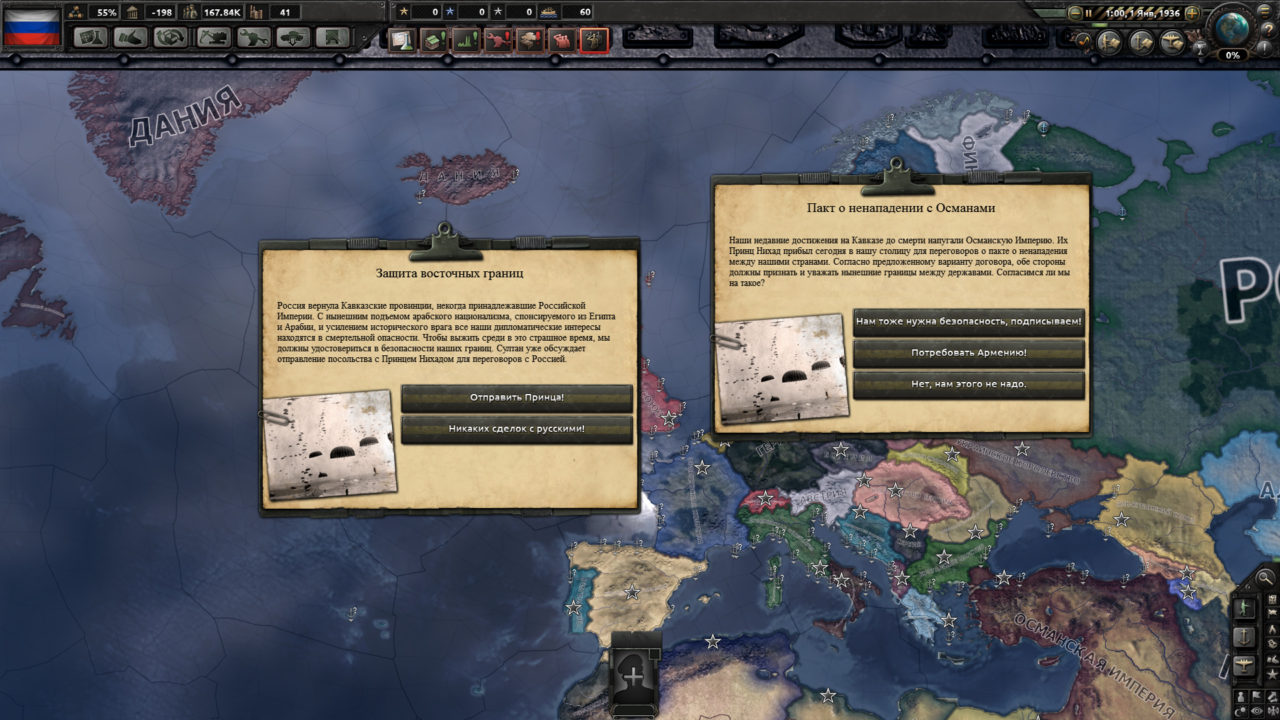Click the exclamation mark alerts icon
The height and width of the screenshot is (720, 1280).
pyautogui.click(x=1263, y=49)
